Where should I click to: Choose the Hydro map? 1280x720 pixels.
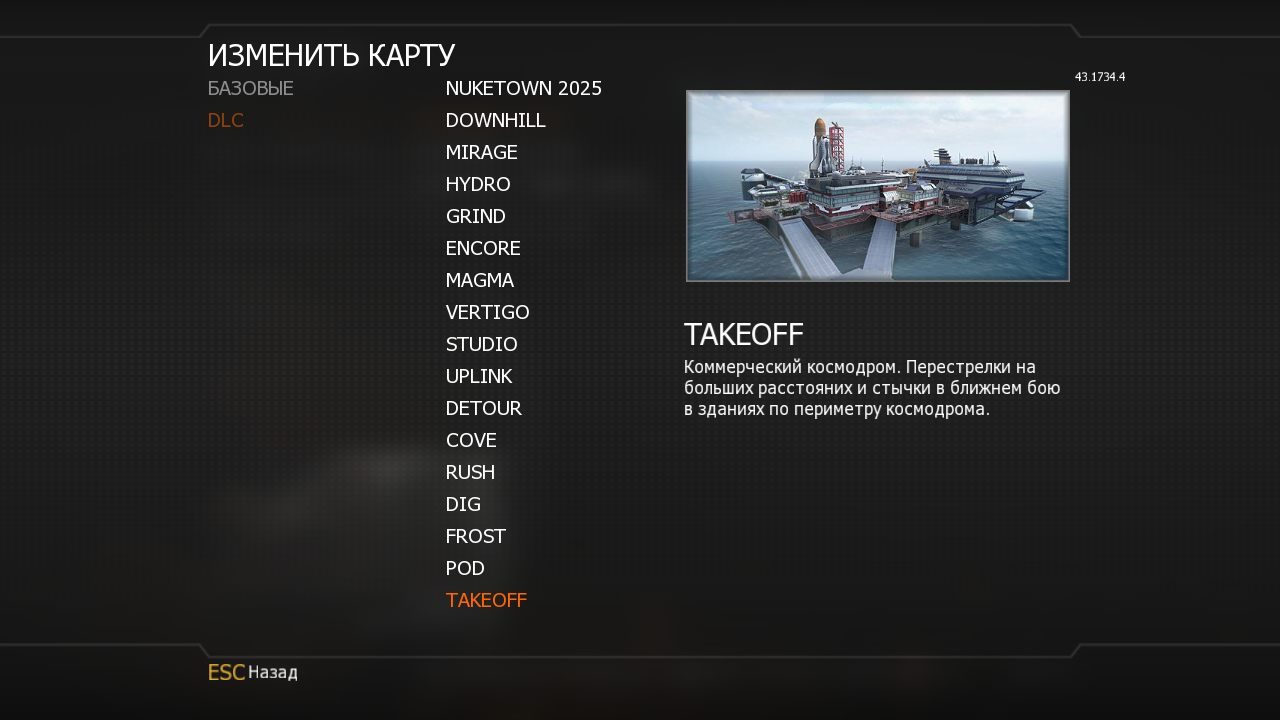pos(478,185)
